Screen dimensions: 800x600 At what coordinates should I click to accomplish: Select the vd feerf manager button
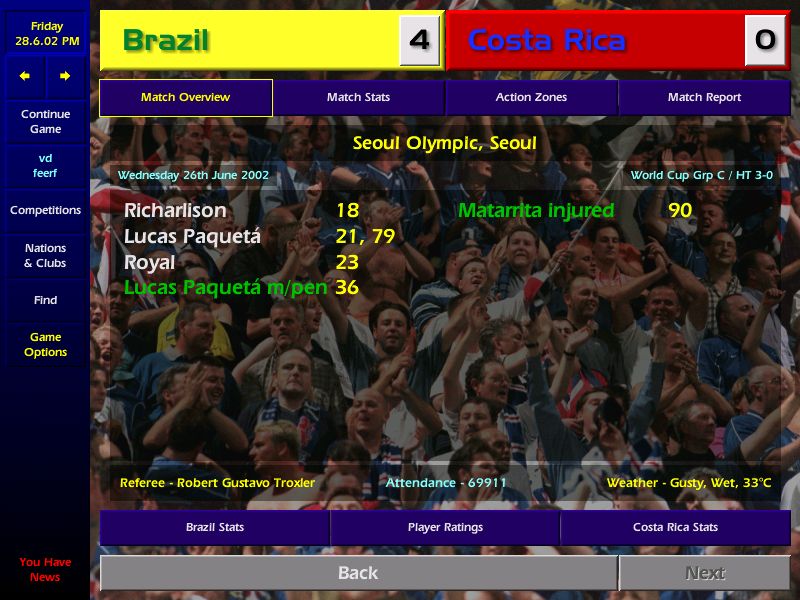[x=45, y=166]
